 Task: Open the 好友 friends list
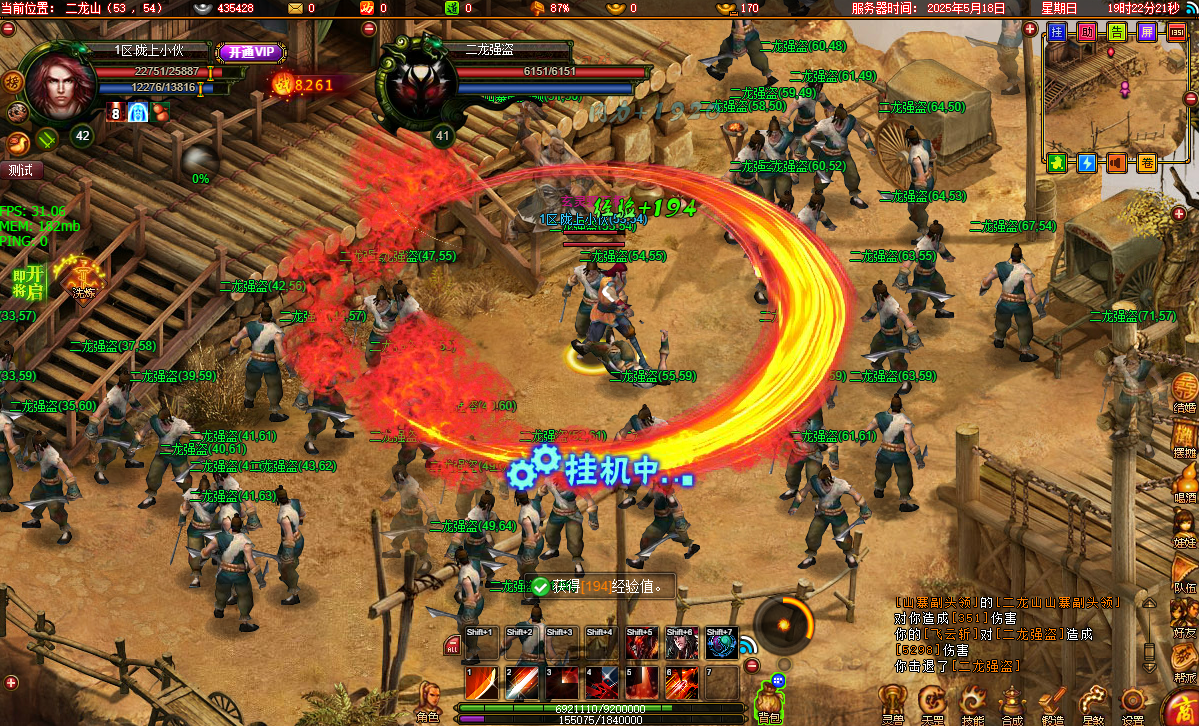(1185, 615)
